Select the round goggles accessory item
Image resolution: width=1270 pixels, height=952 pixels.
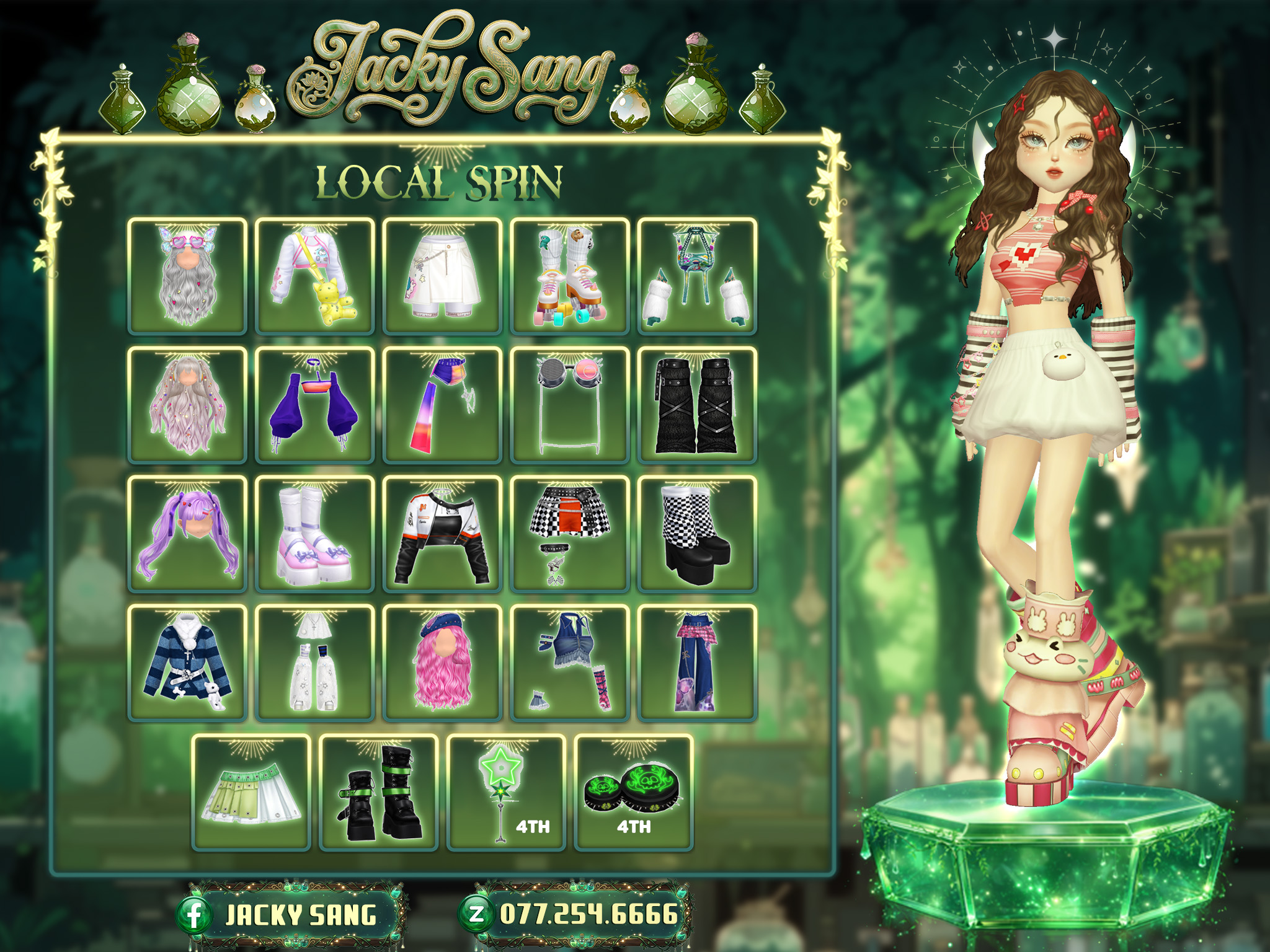point(570,405)
